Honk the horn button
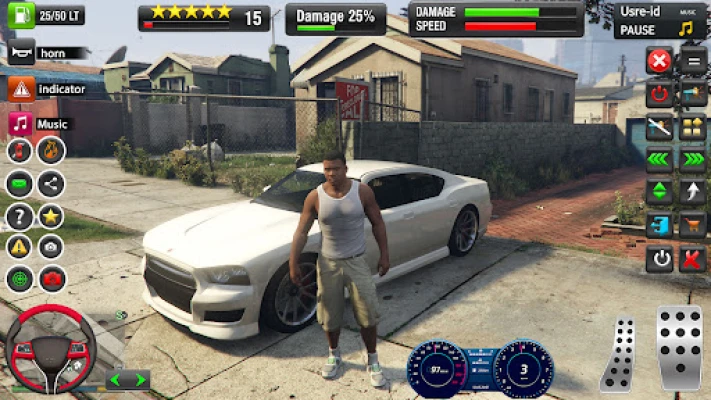 [x=22, y=52]
